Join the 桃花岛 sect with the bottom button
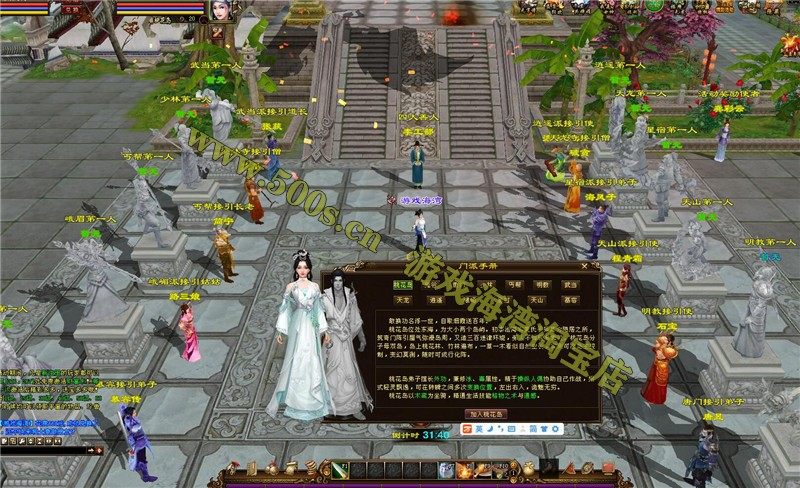 coord(487,412)
